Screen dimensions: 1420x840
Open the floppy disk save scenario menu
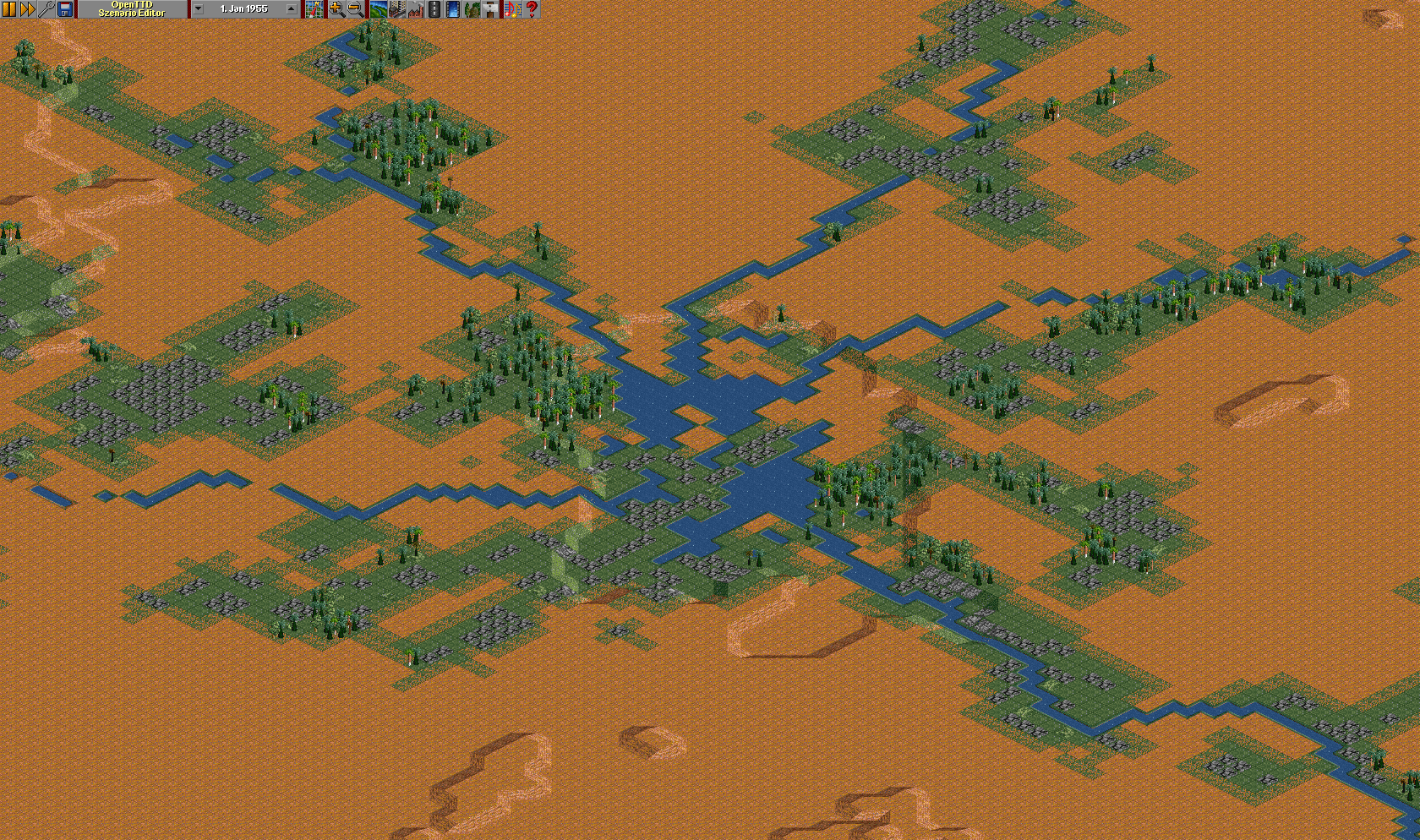click(65, 9)
